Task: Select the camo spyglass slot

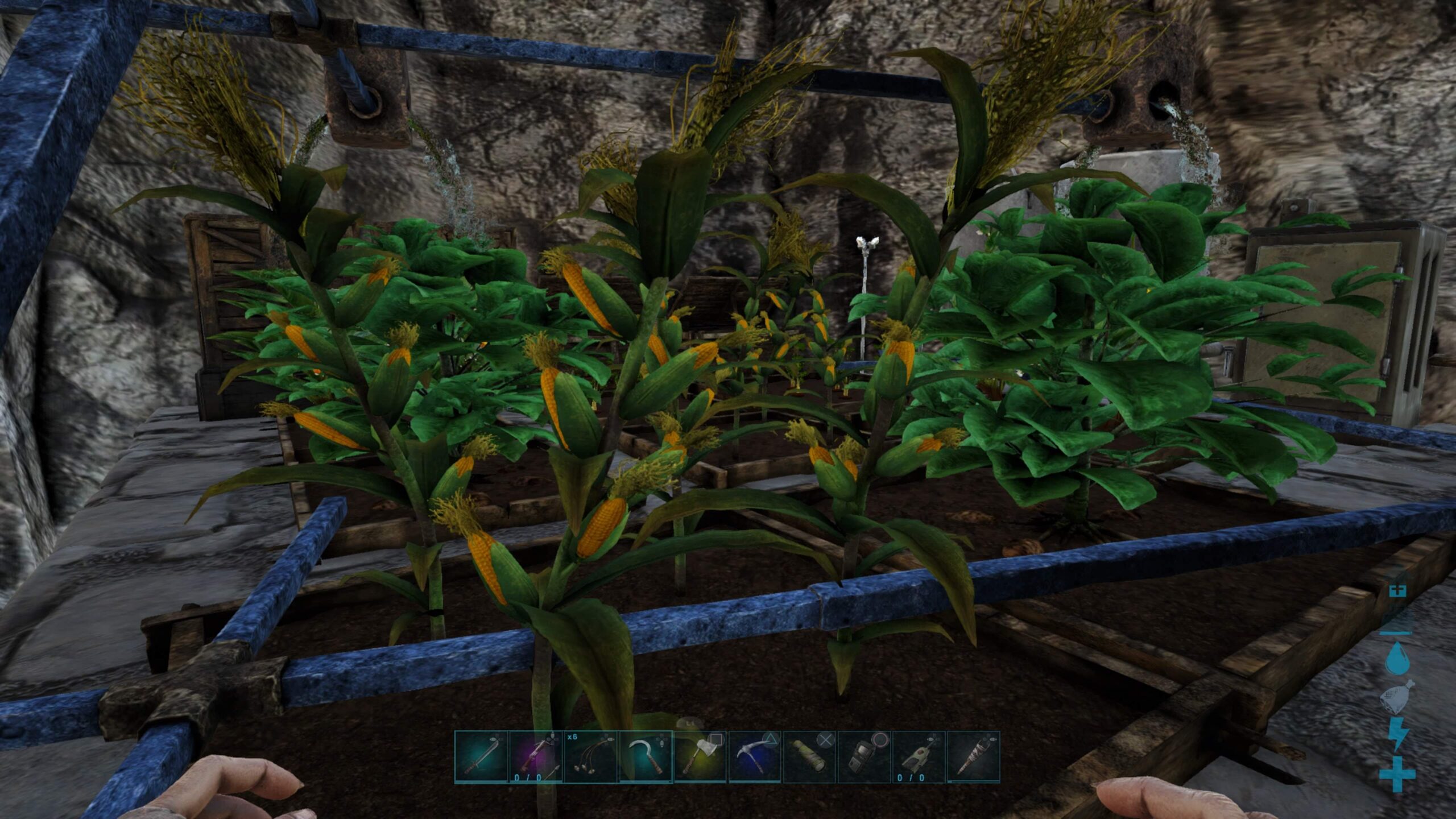Action: pyautogui.click(x=809, y=757)
